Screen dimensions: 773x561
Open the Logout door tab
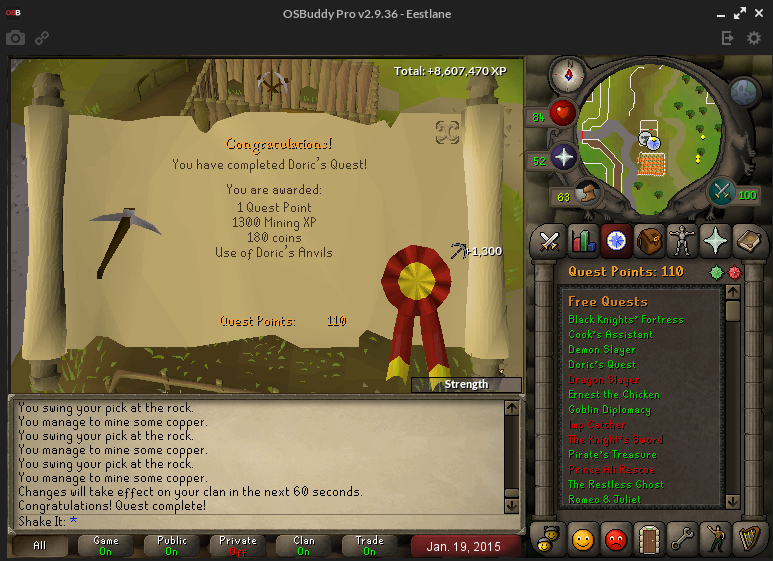pyautogui.click(x=649, y=538)
